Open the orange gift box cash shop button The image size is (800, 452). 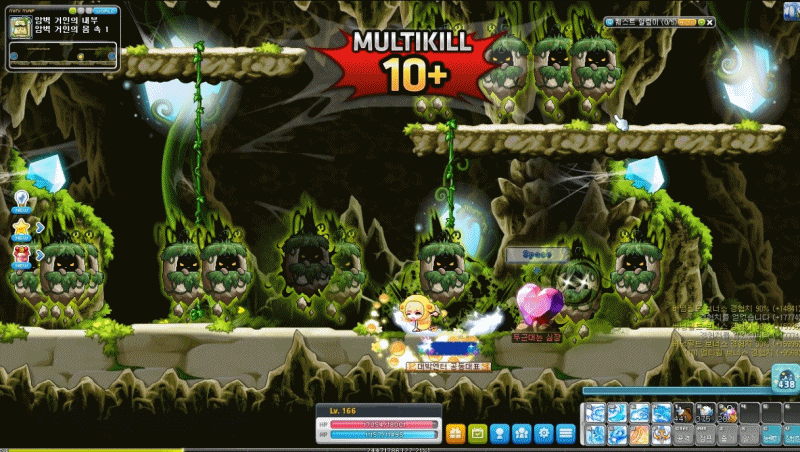tap(455, 434)
